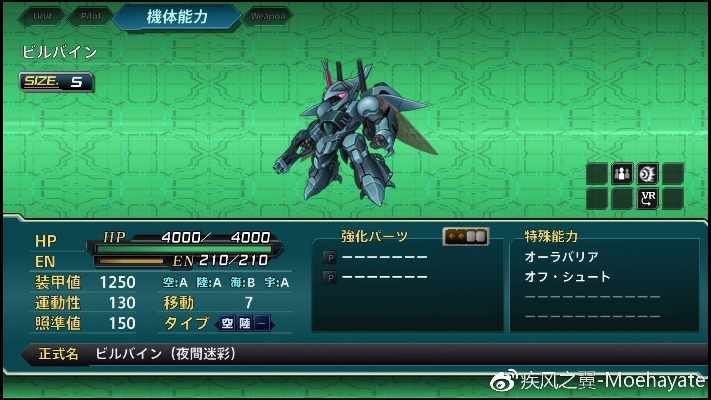The height and width of the screenshot is (400, 711).
Task: Select the オーラバリア special ability
Action: 561,257
